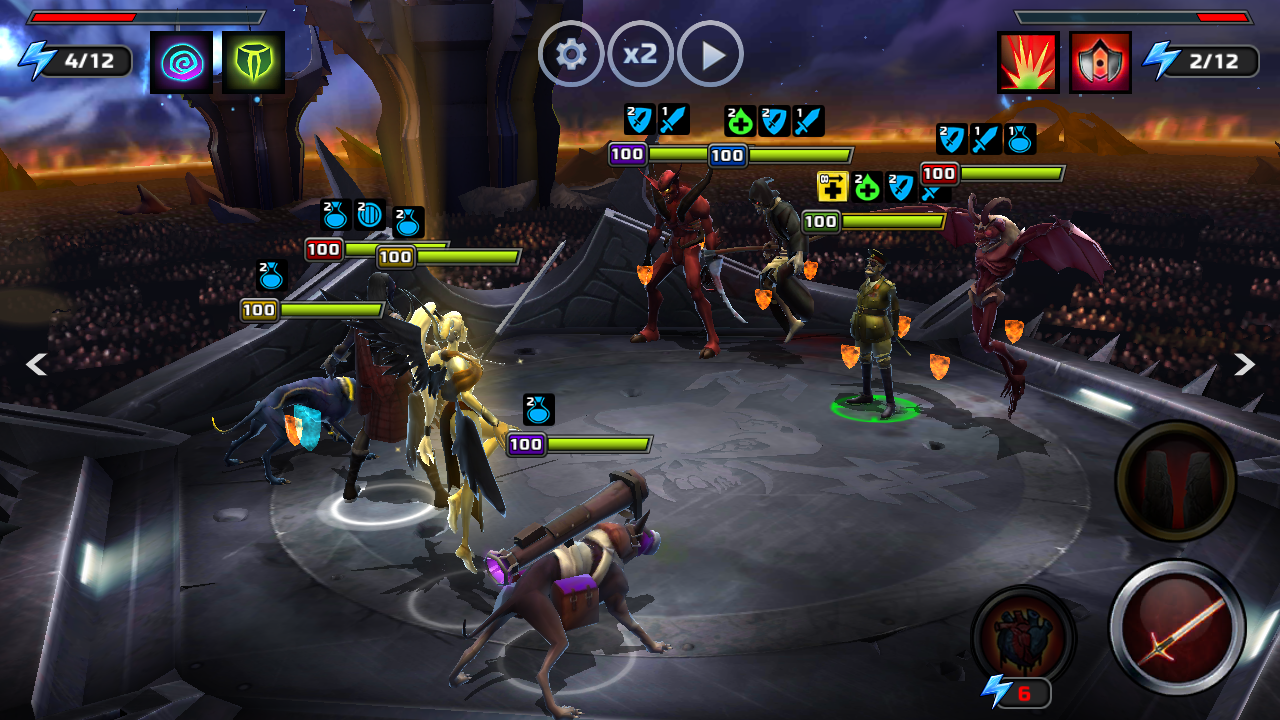Screen dimensions: 1280x720
Task: Open the settings gear button
Action: [x=571, y=54]
